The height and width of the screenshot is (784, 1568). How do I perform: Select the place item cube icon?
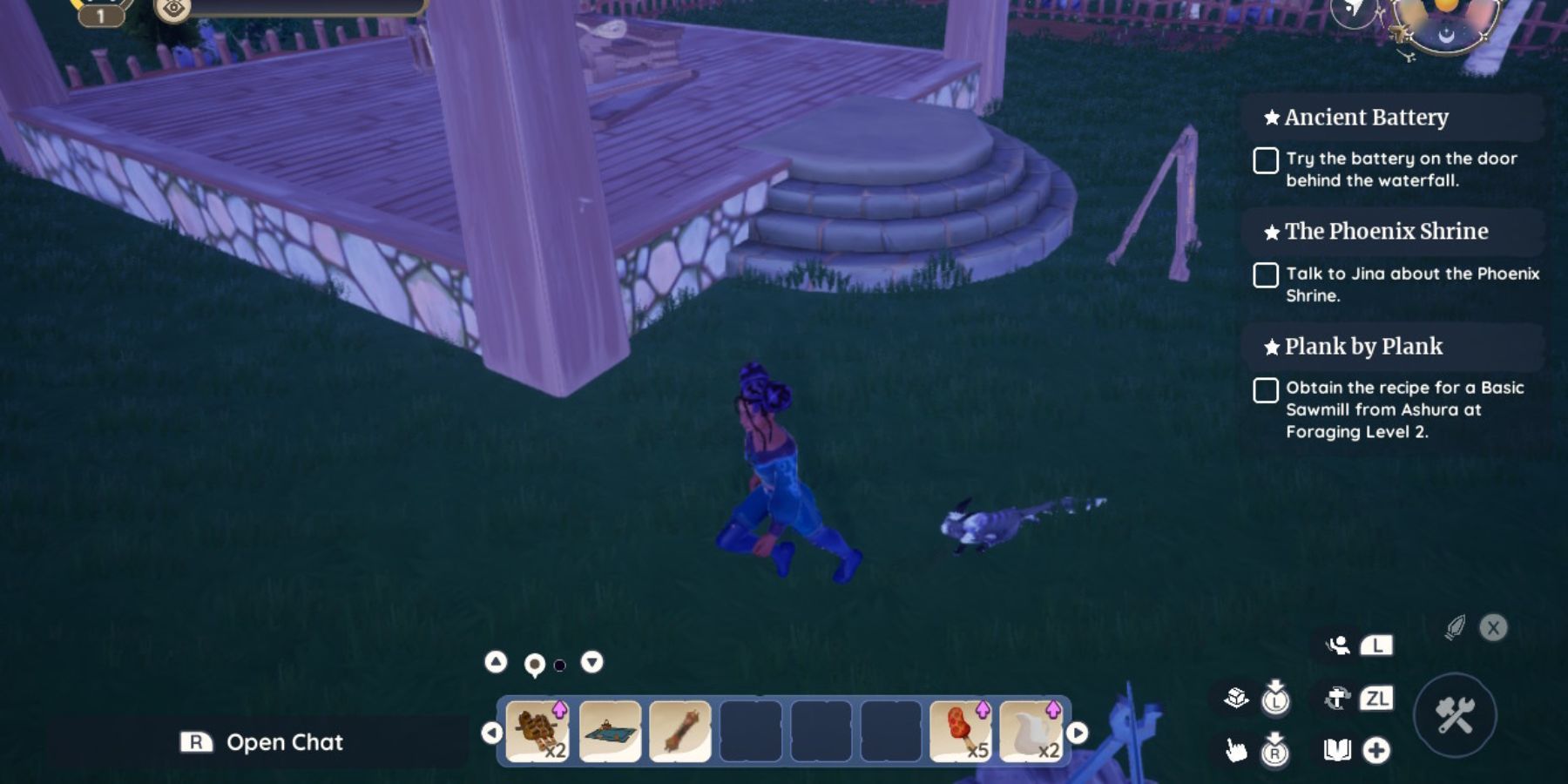point(1236,697)
